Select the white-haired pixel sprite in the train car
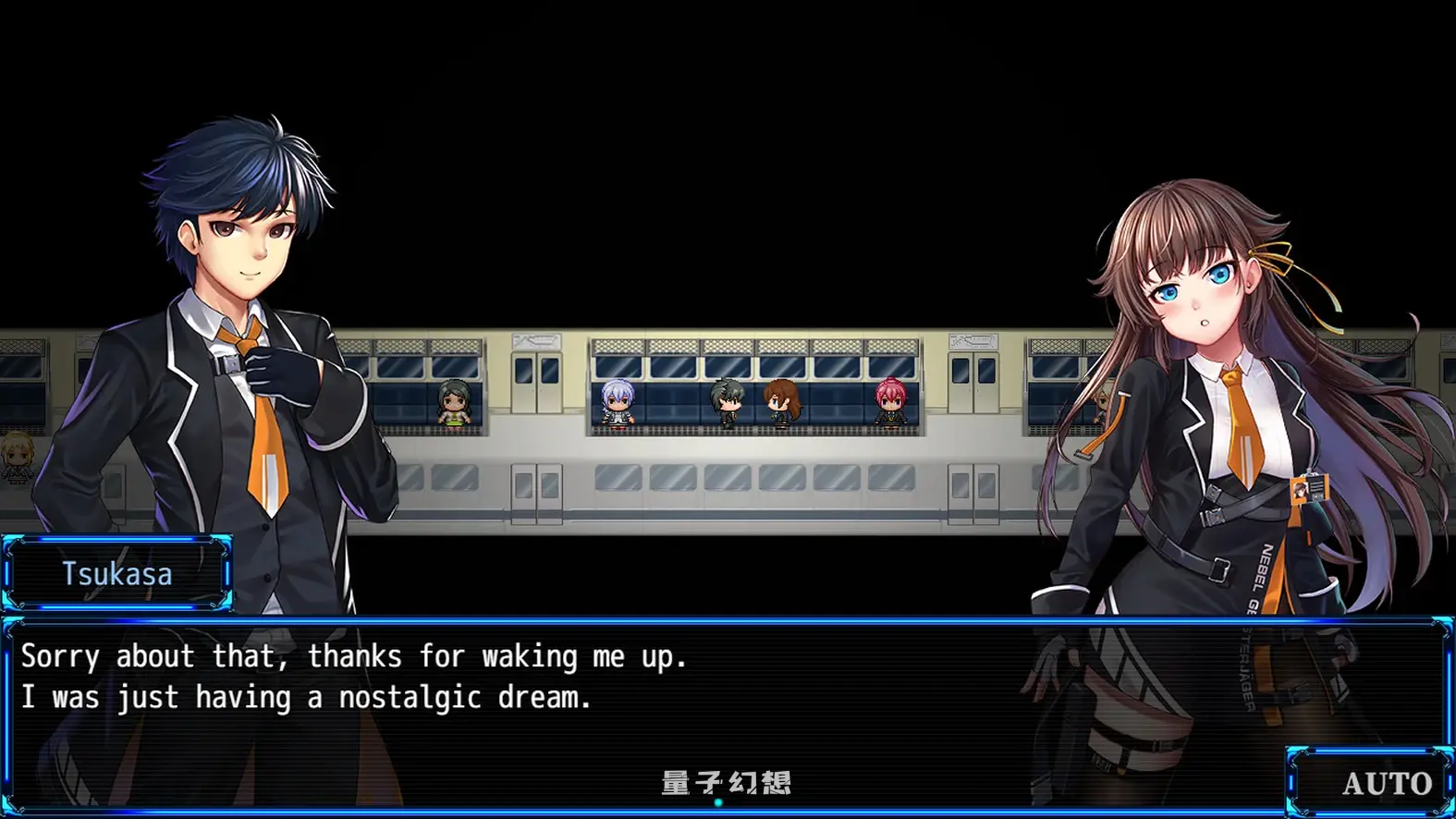 coord(618,403)
